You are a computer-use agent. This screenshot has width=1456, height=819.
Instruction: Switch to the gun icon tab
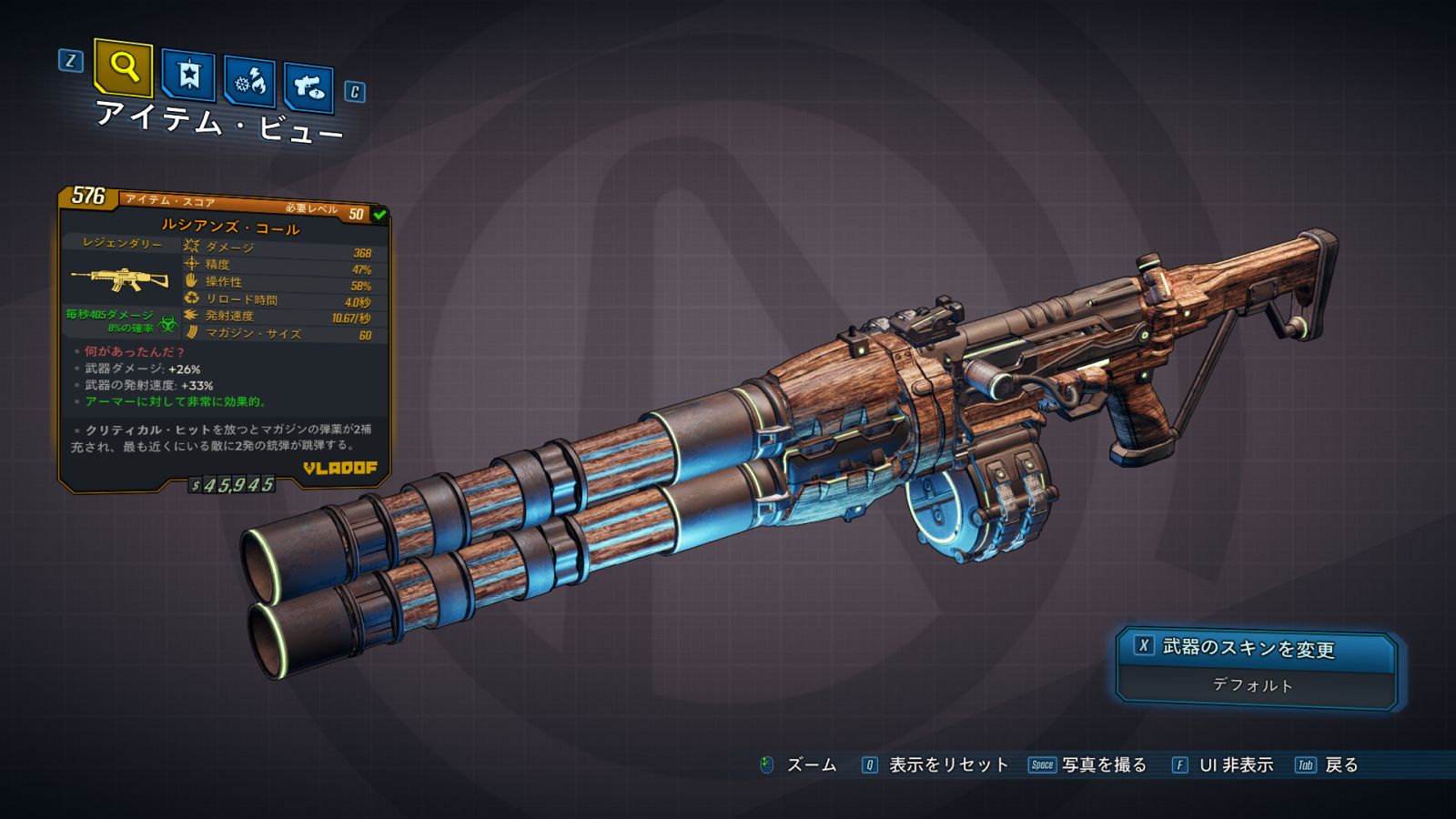(308, 87)
